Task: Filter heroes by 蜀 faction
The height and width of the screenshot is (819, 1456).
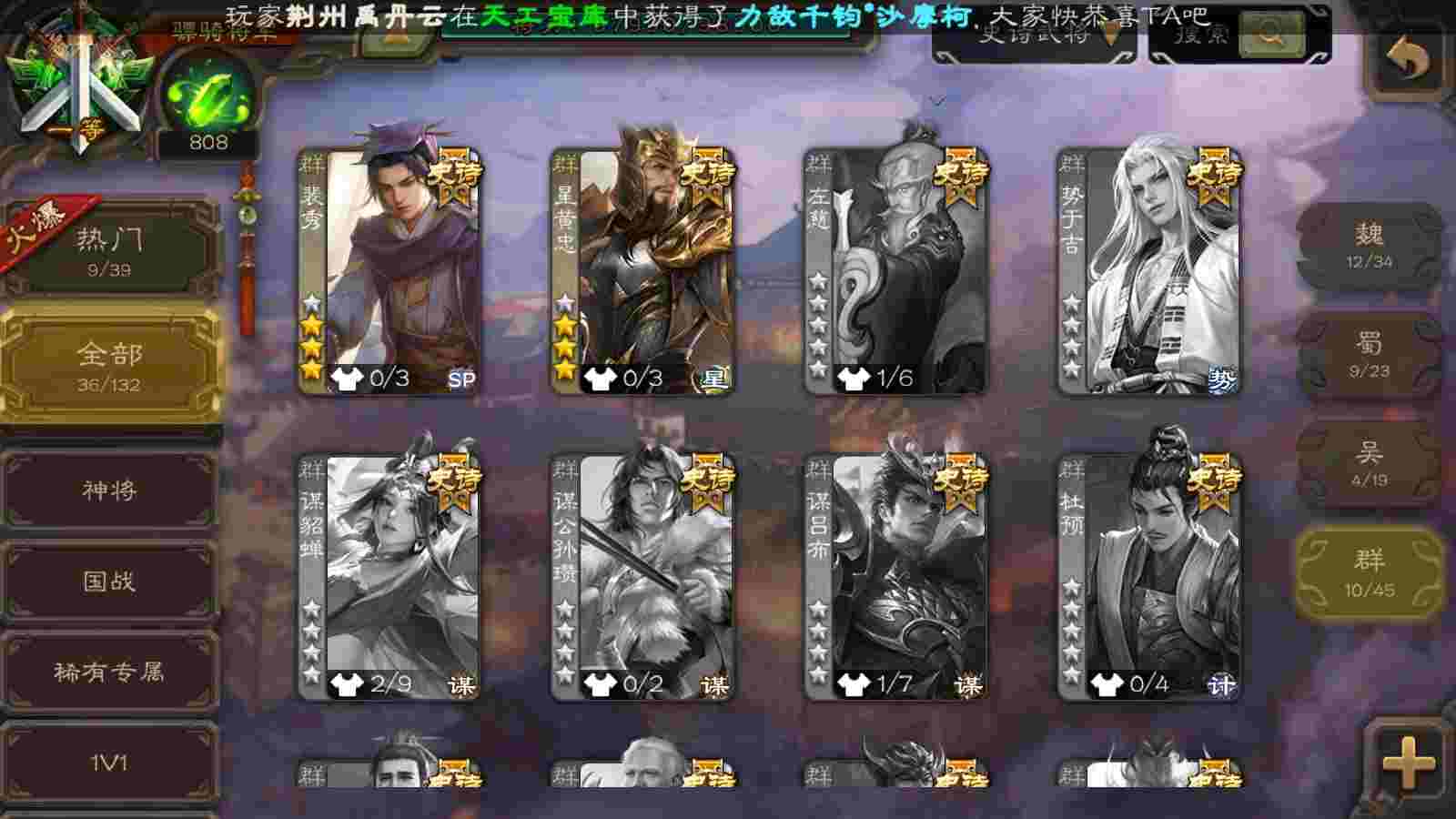Action: tap(1369, 355)
